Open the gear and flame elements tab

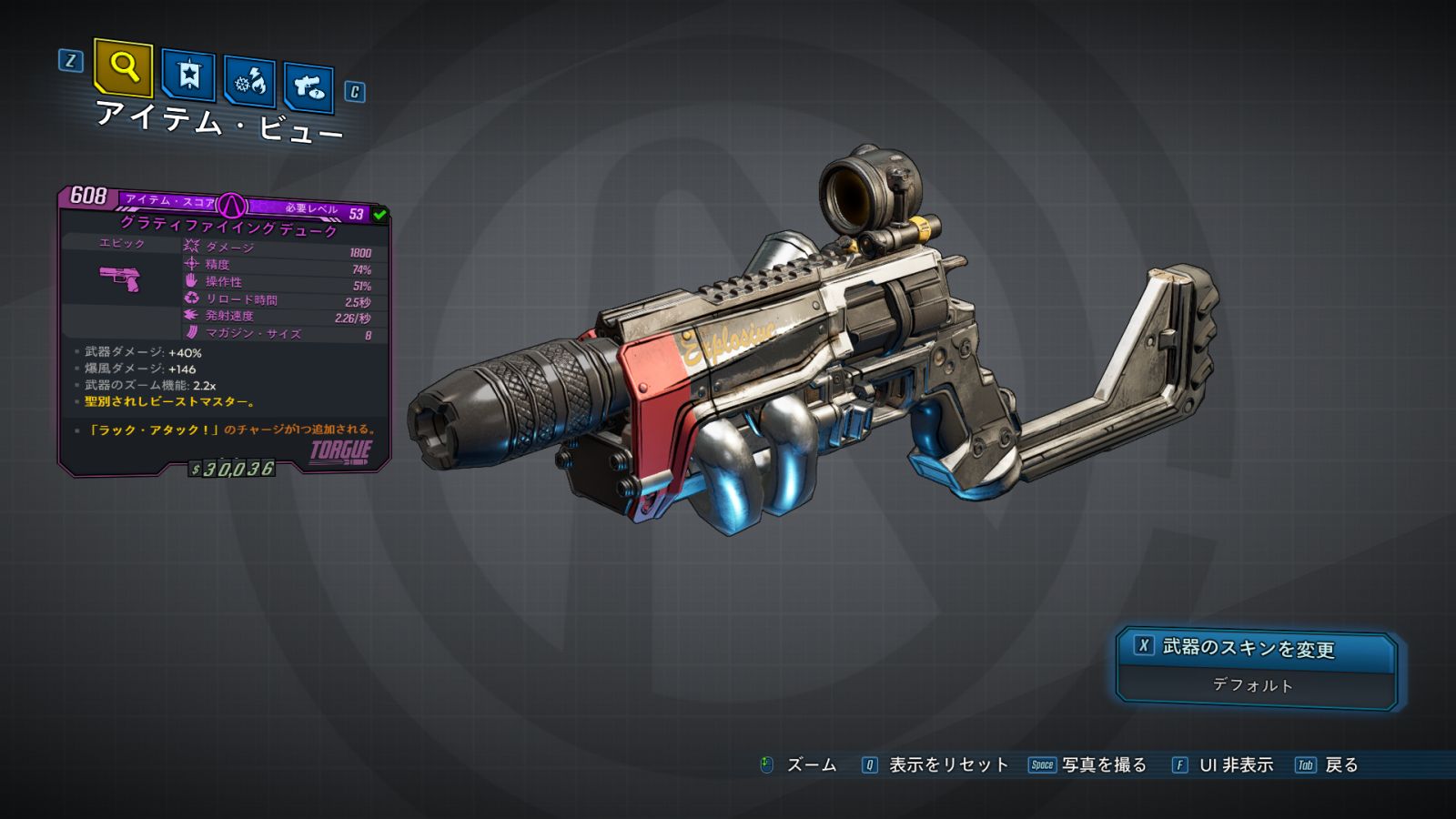tap(249, 83)
